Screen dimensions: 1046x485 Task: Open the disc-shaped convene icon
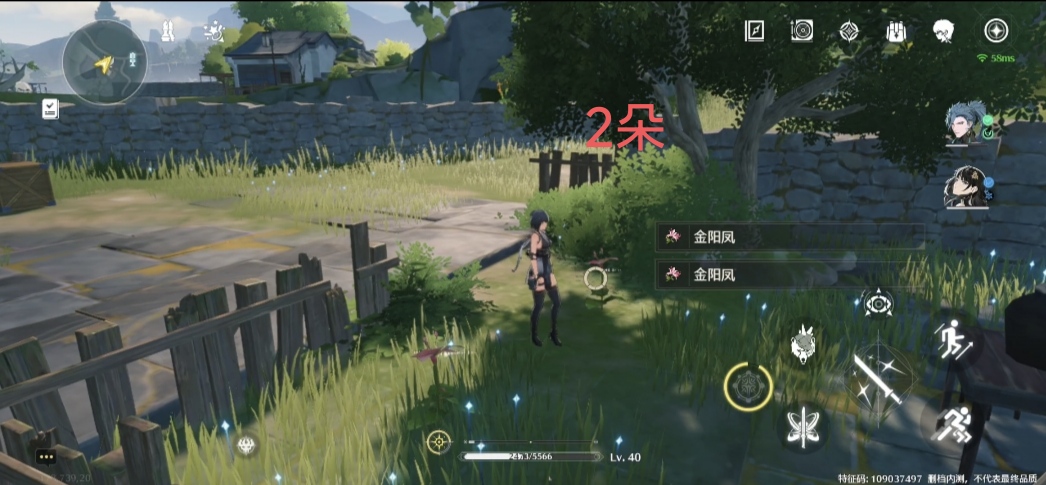click(801, 31)
